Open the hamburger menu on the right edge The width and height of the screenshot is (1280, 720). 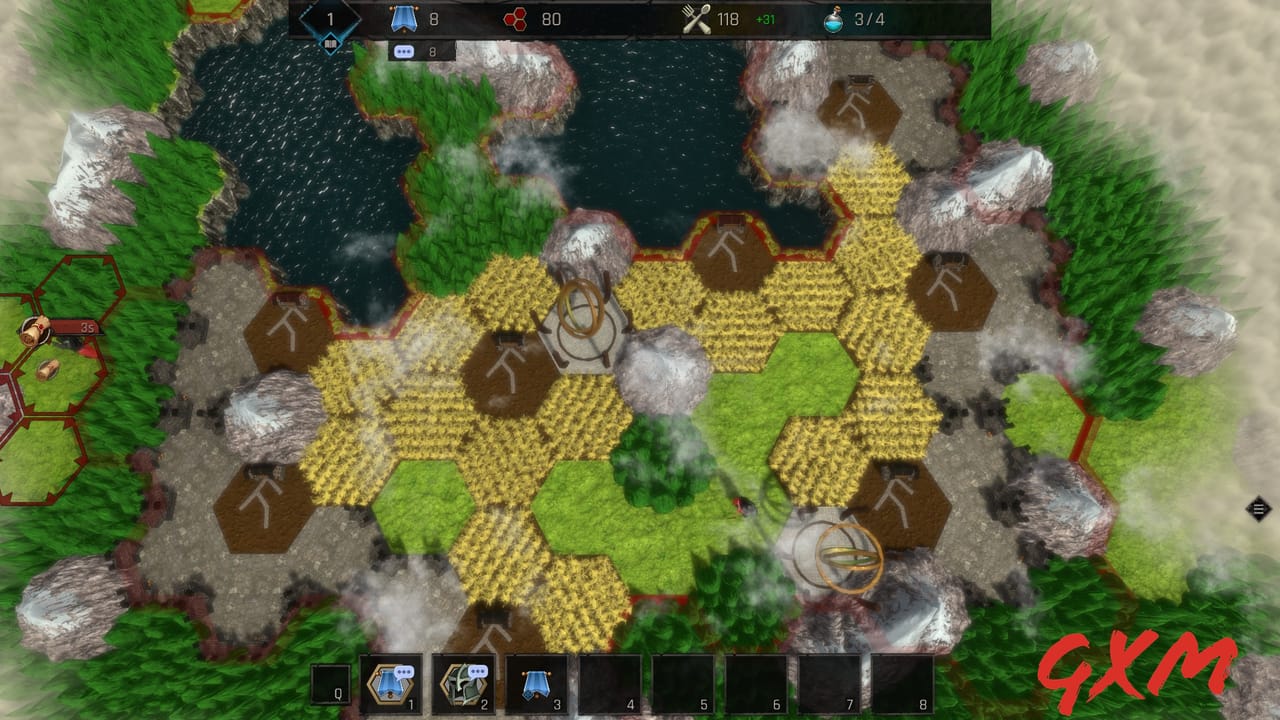point(1257,508)
